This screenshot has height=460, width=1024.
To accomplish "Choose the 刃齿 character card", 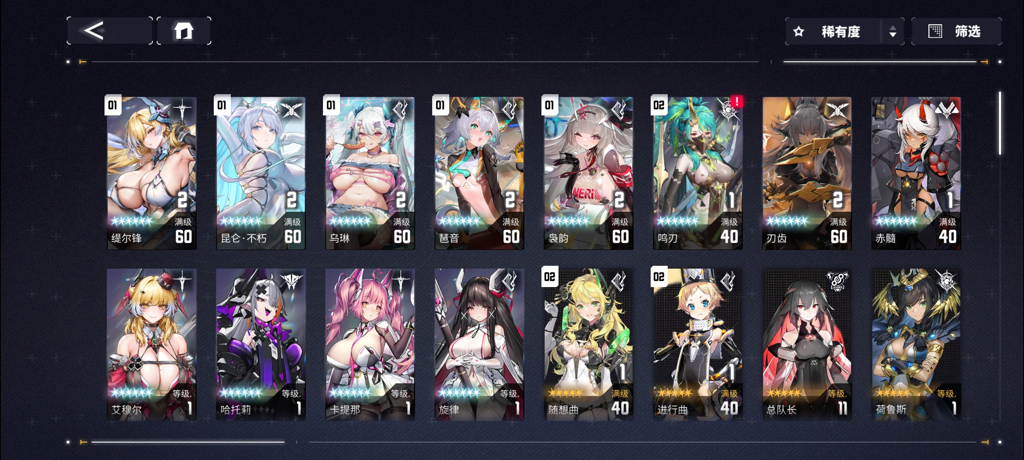I will (x=806, y=172).
